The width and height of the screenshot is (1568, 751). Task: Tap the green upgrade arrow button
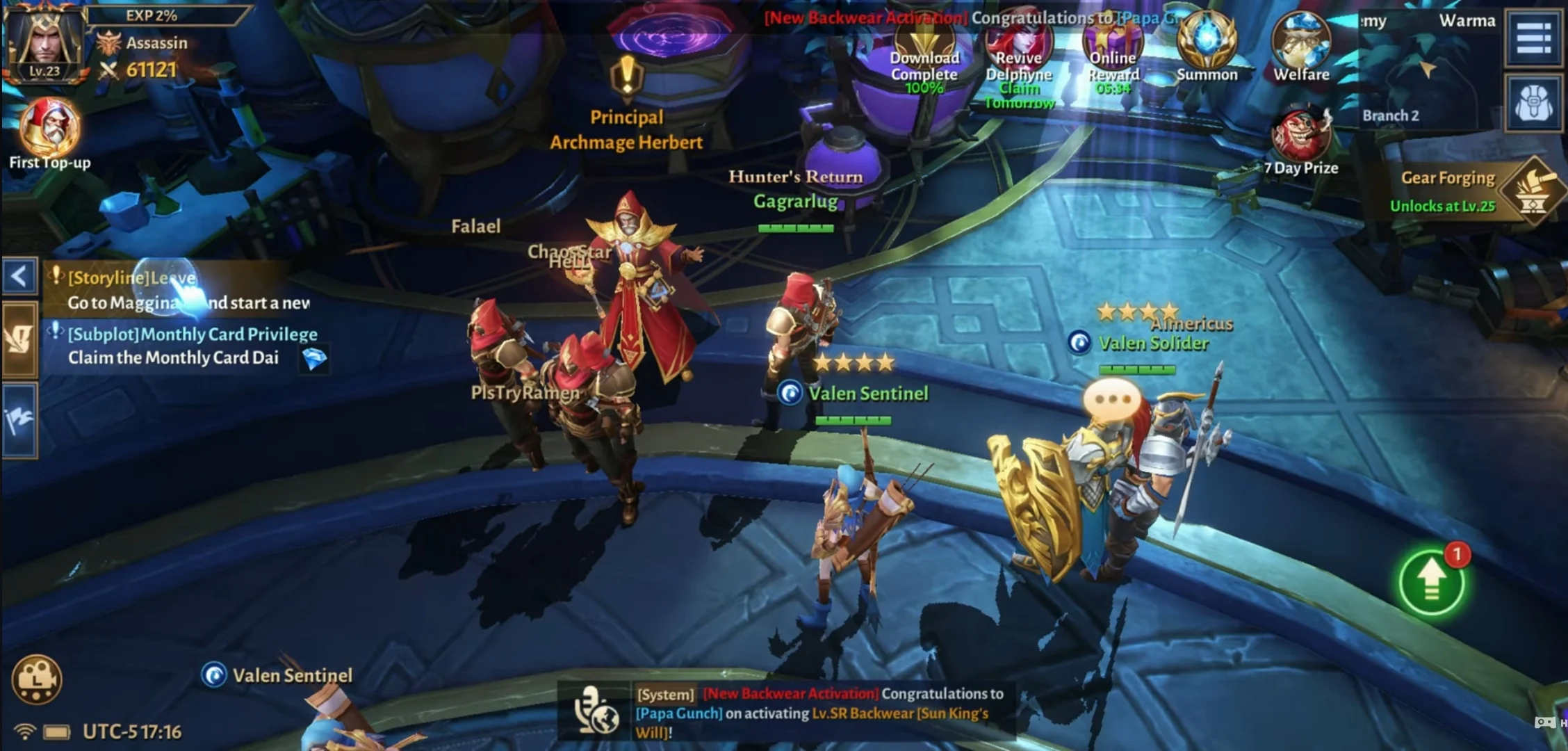pyautogui.click(x=1432, y=581)
